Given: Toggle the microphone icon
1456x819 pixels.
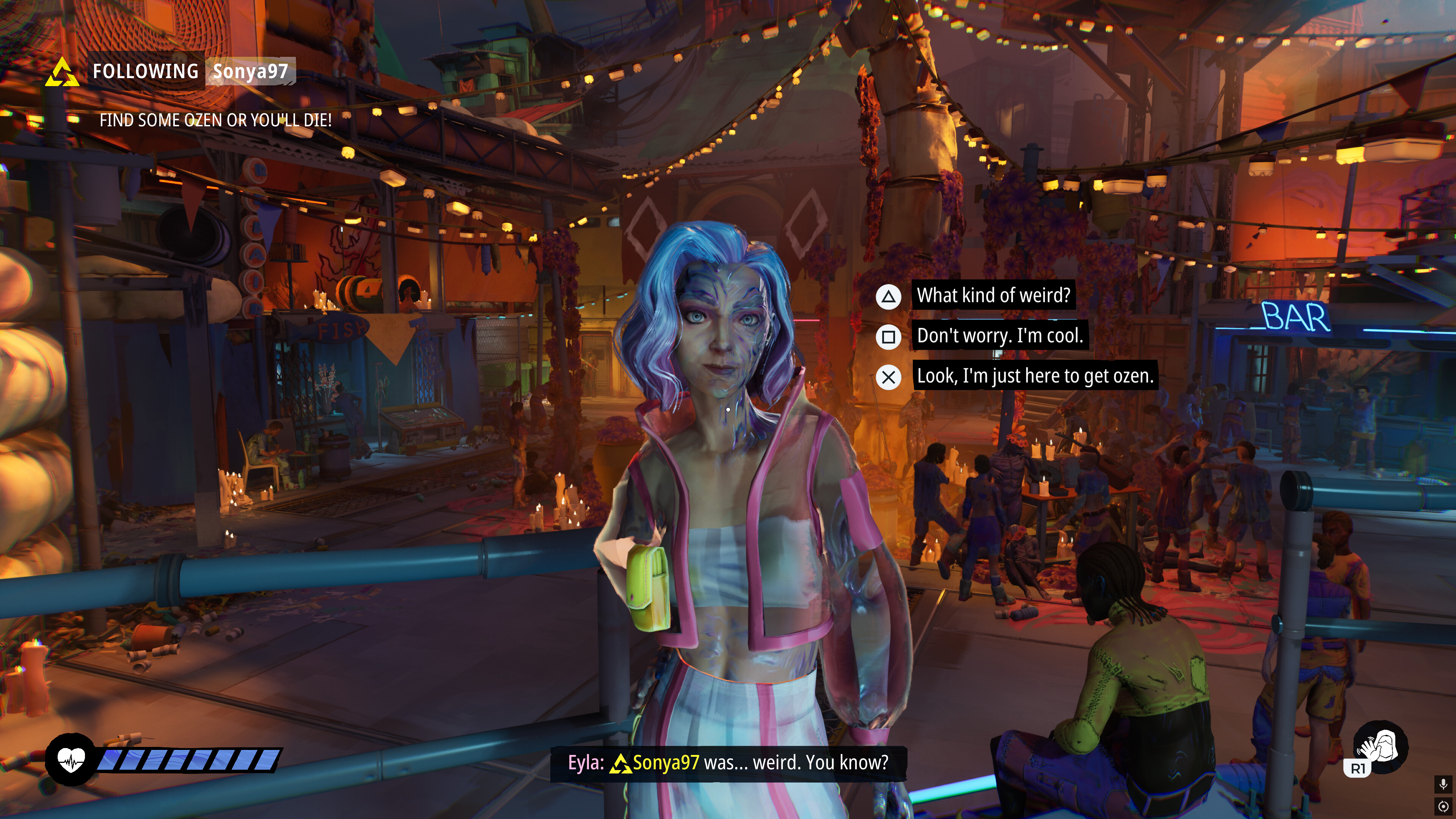Looking at the screenshot, I should (x=1443, y=784).
